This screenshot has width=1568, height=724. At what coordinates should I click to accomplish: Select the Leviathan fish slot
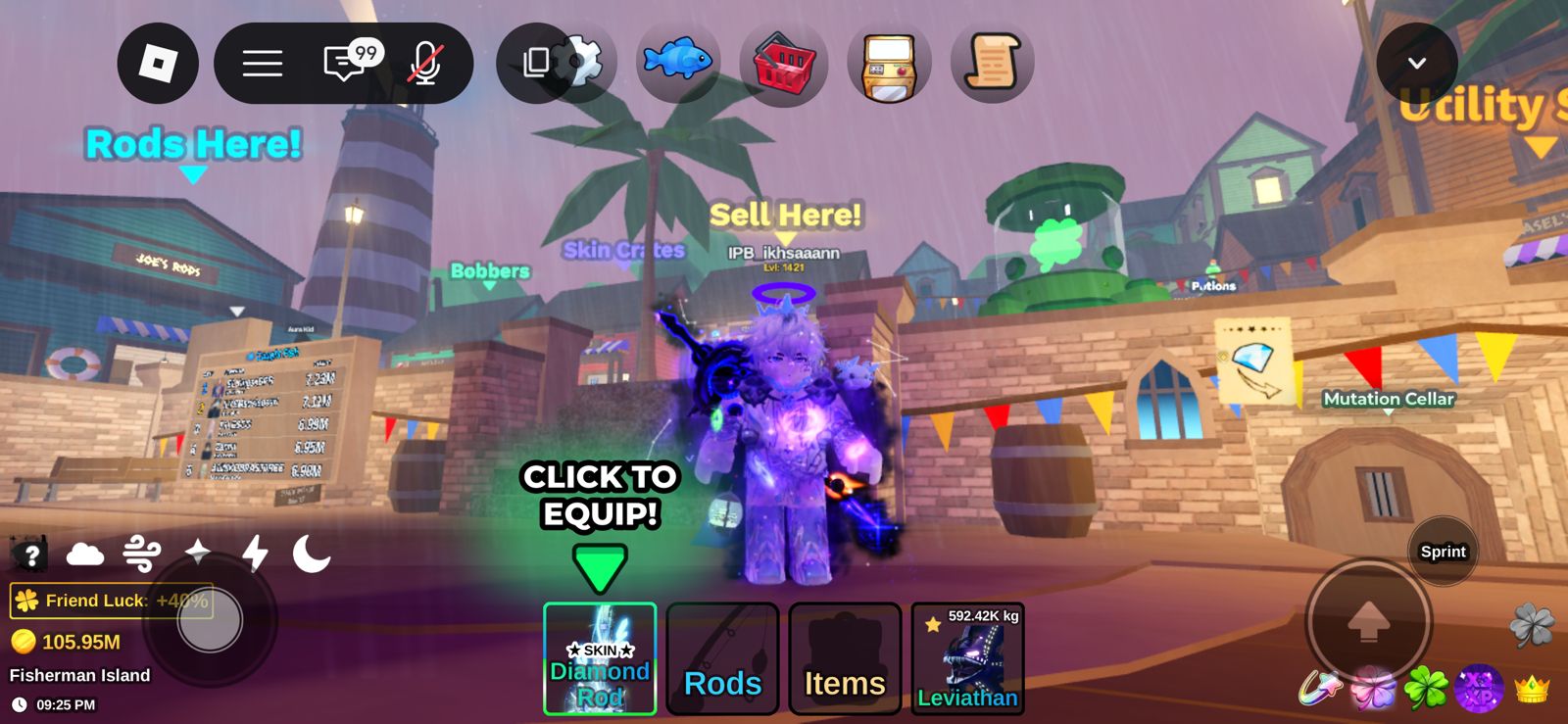coord(967,658)
